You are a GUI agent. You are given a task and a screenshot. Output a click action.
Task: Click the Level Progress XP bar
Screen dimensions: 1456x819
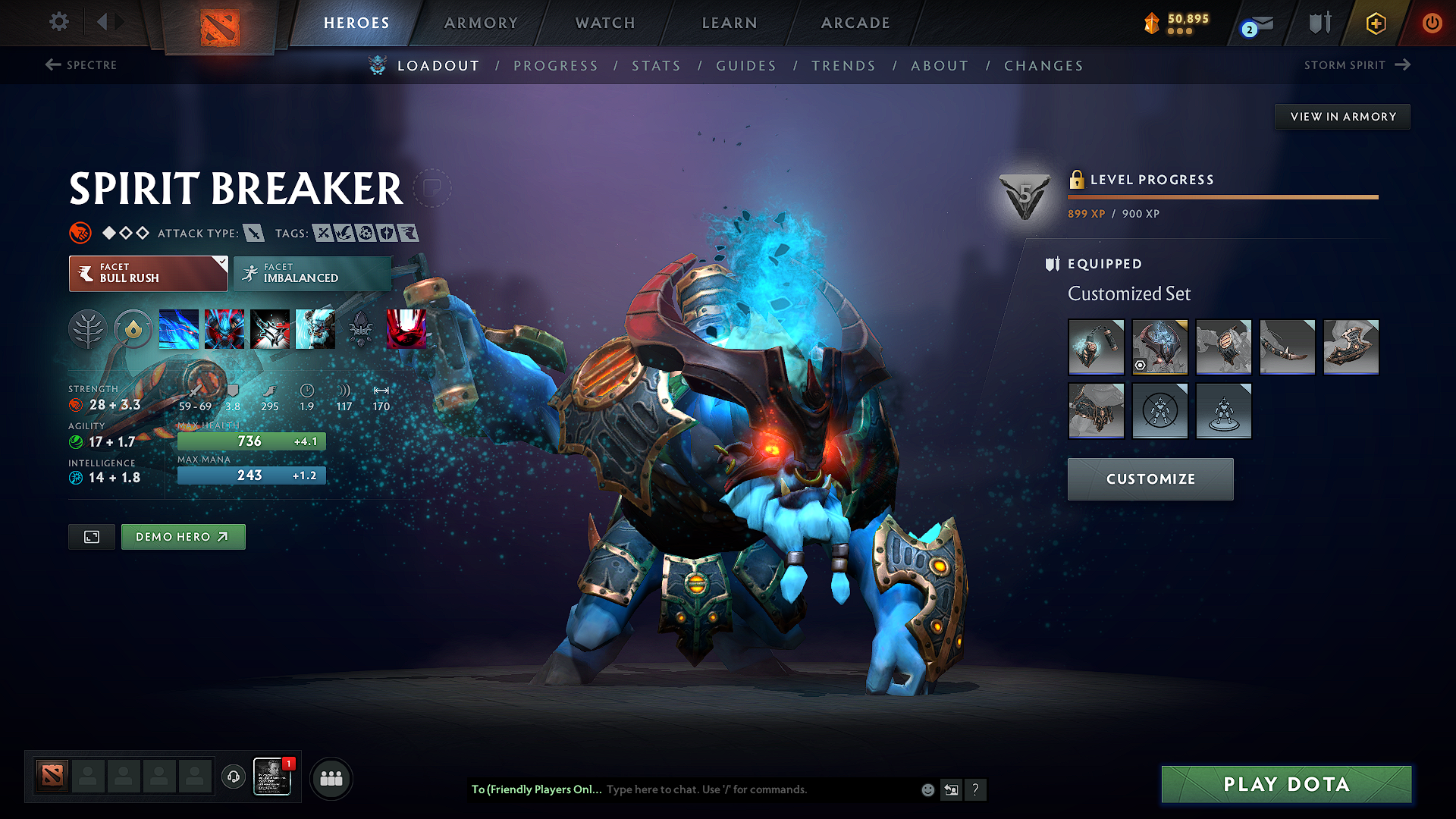point(1222,197)
